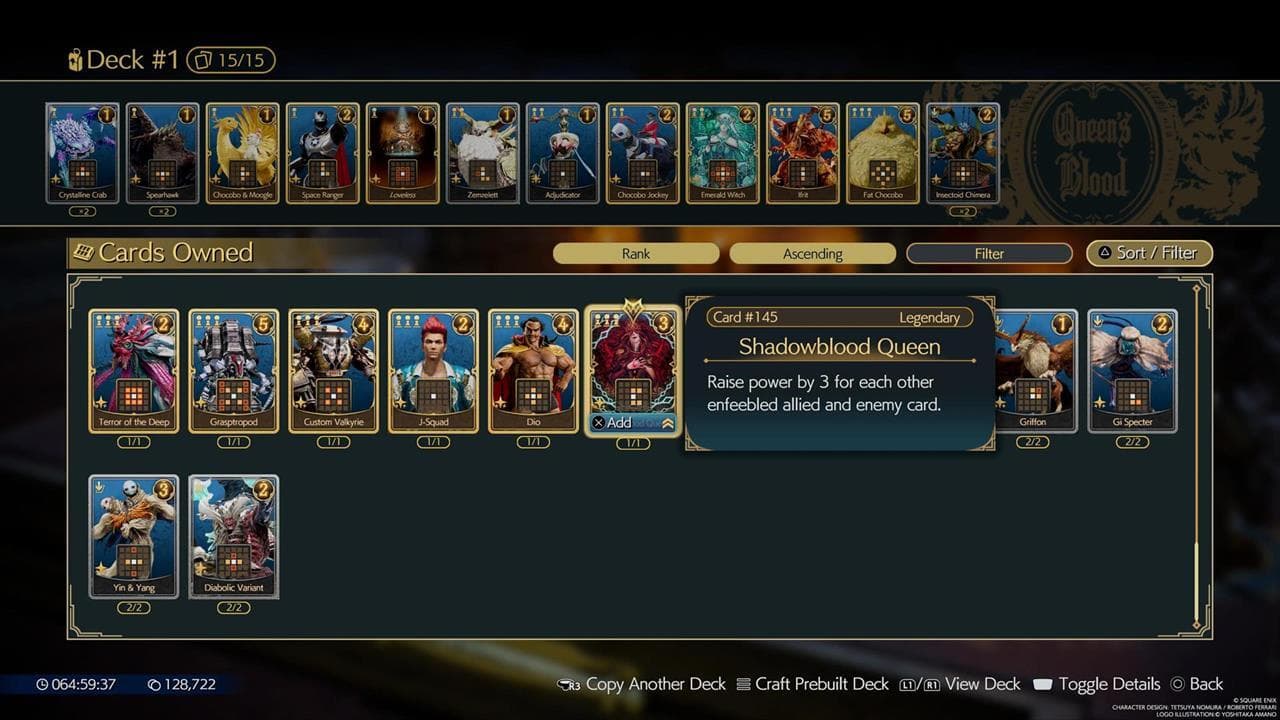Click the Queen's Blood deck icon beside Deck #1
This screenshot has width=1280, height=720.
click(x=74, y=59)
